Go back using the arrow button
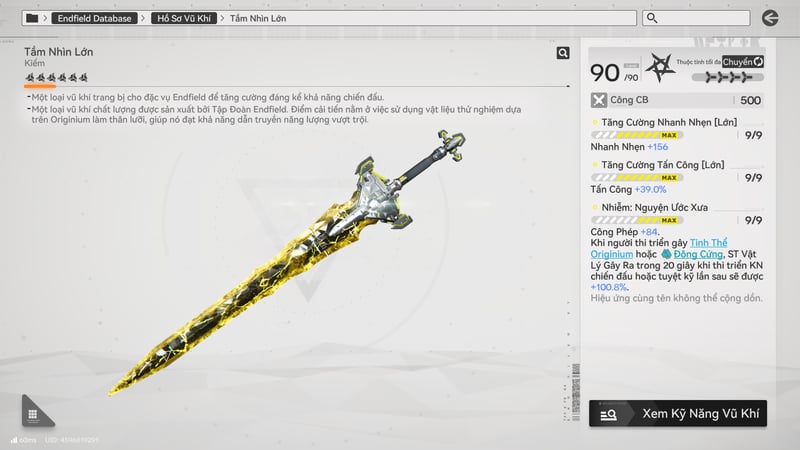This screenshot has height=450, width=800. coord(769,18)
